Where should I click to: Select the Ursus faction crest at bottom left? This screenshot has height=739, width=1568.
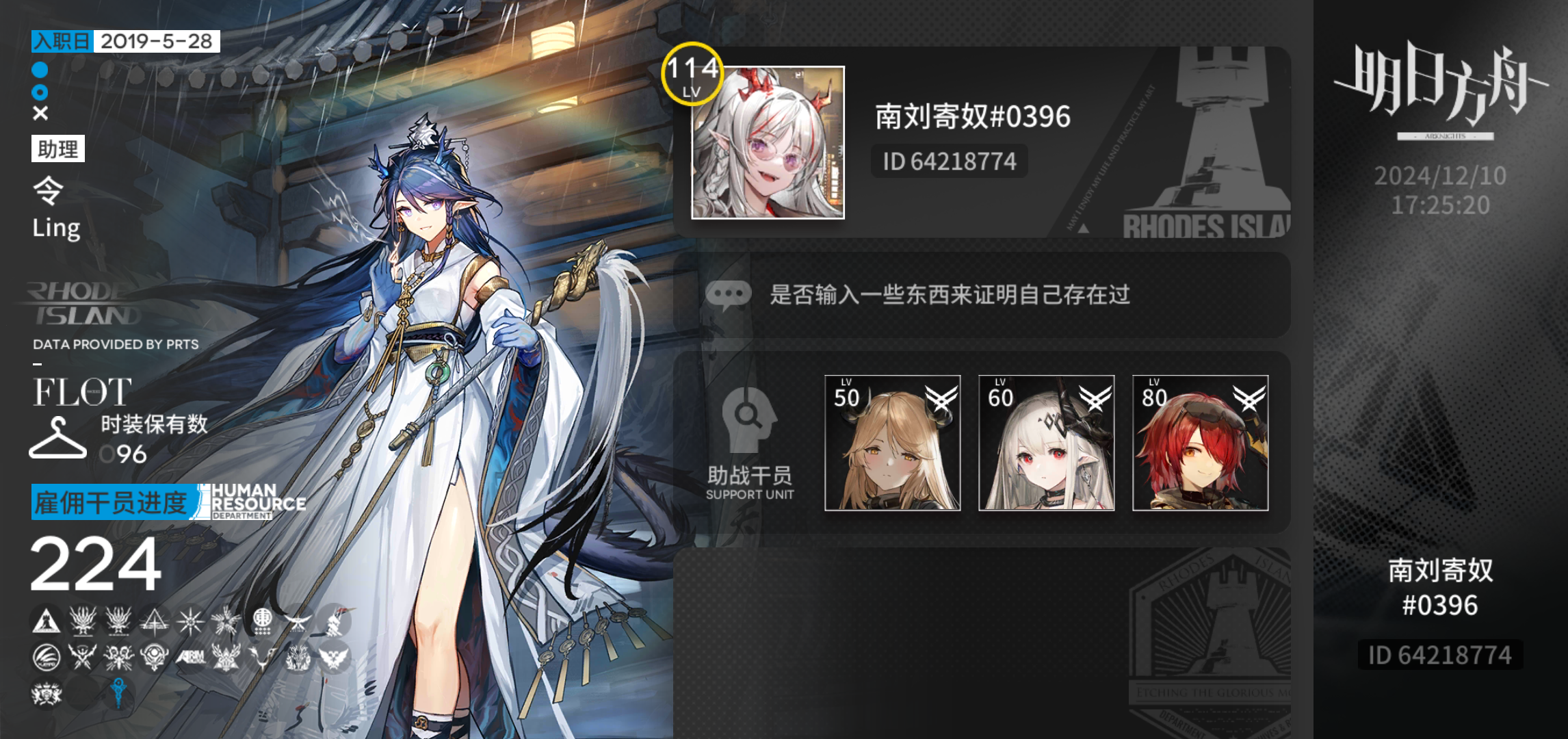point(46,692)
